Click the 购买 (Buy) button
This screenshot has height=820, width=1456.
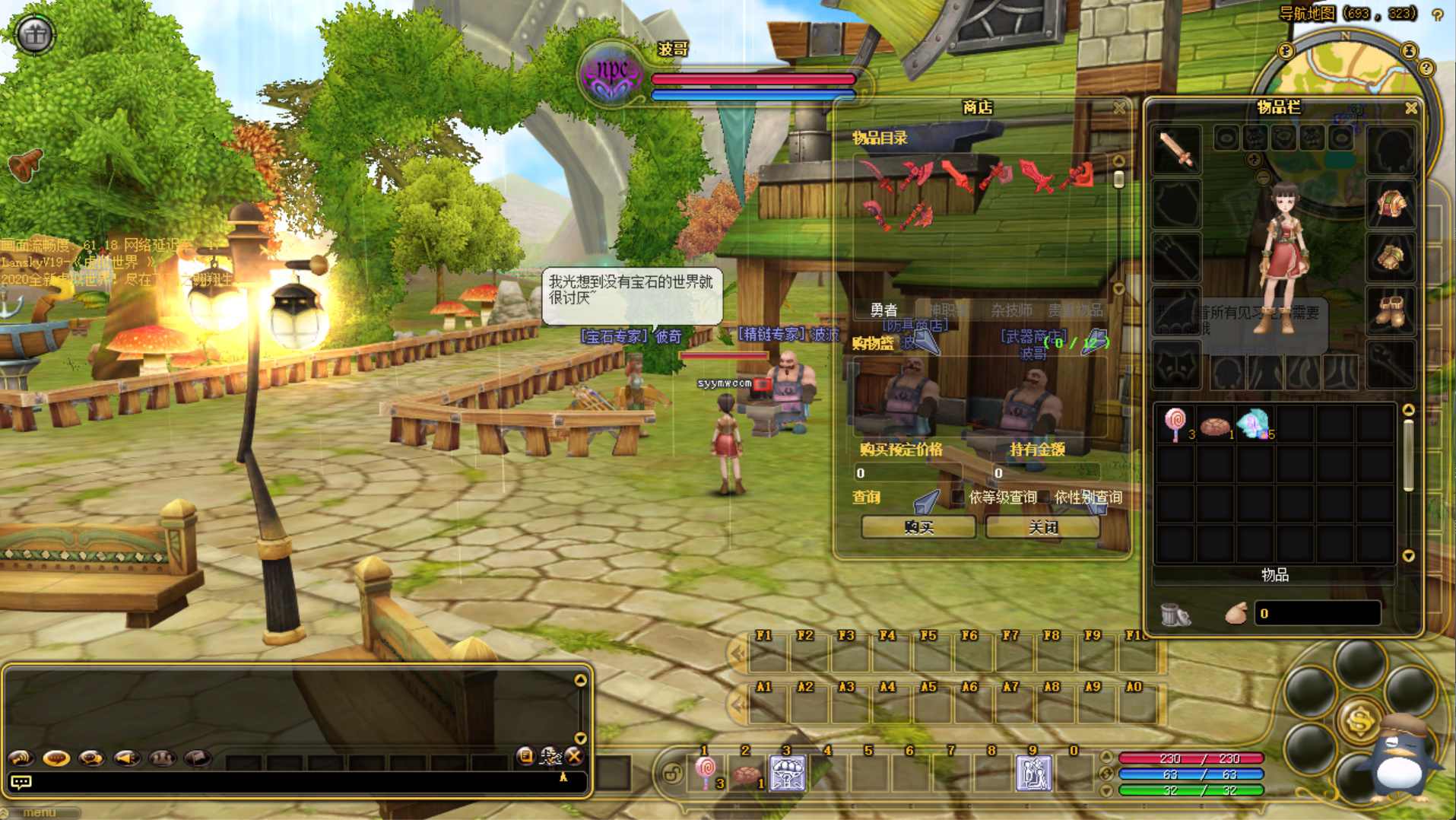pos(918,527)
